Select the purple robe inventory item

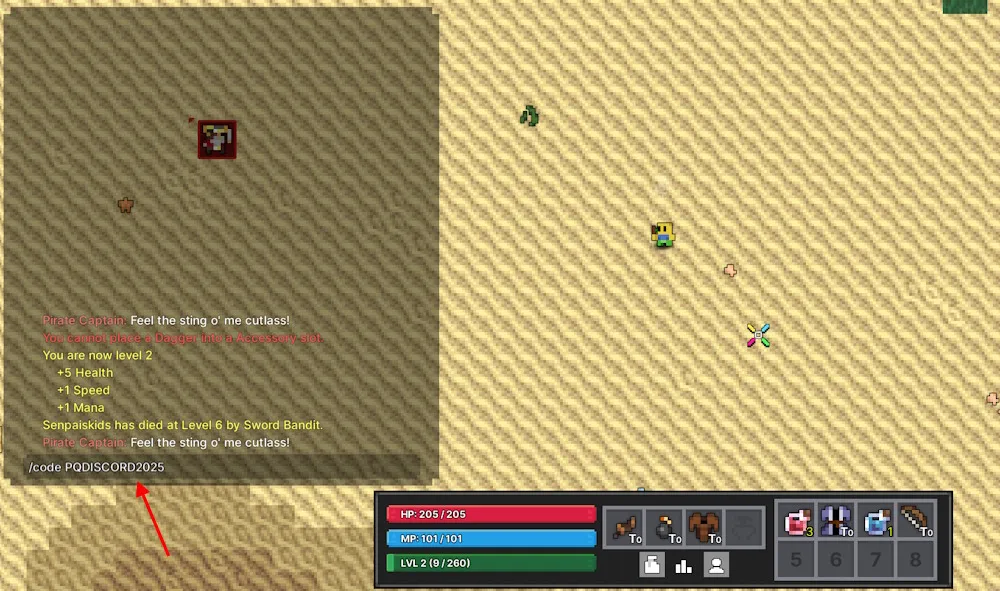[836, 520]
